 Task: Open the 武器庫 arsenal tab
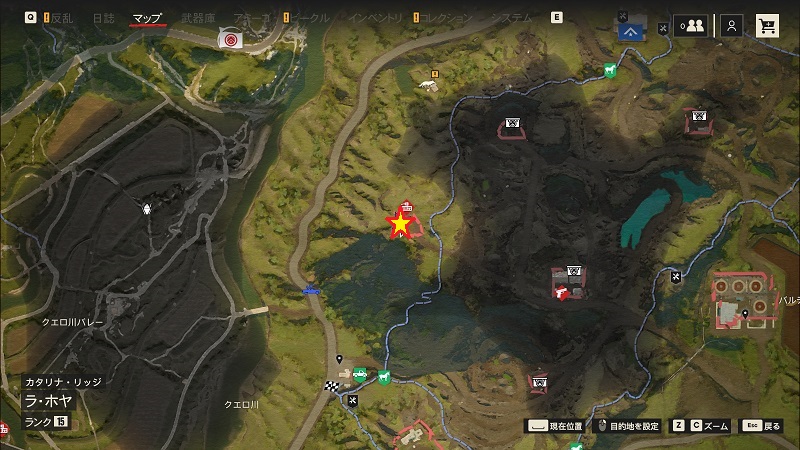(199, 18)
